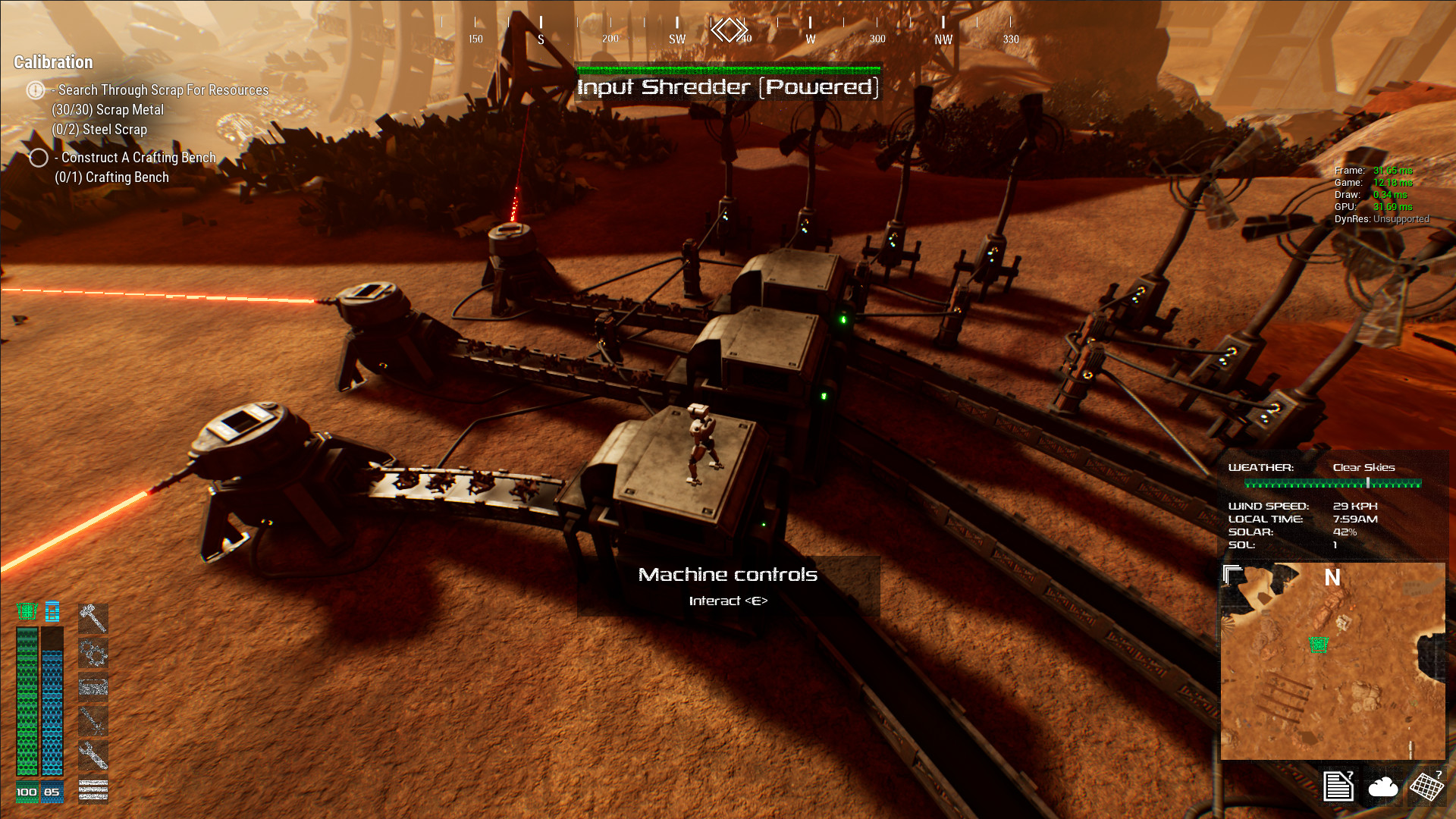Select the Construct A Crafting Bench objective

tap(138, 158)
